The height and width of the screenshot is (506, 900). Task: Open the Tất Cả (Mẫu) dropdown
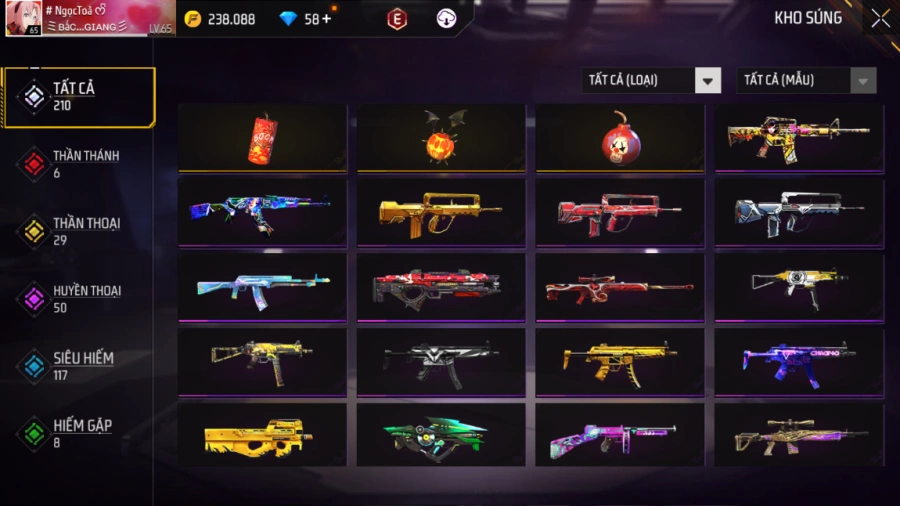[806, 80]
